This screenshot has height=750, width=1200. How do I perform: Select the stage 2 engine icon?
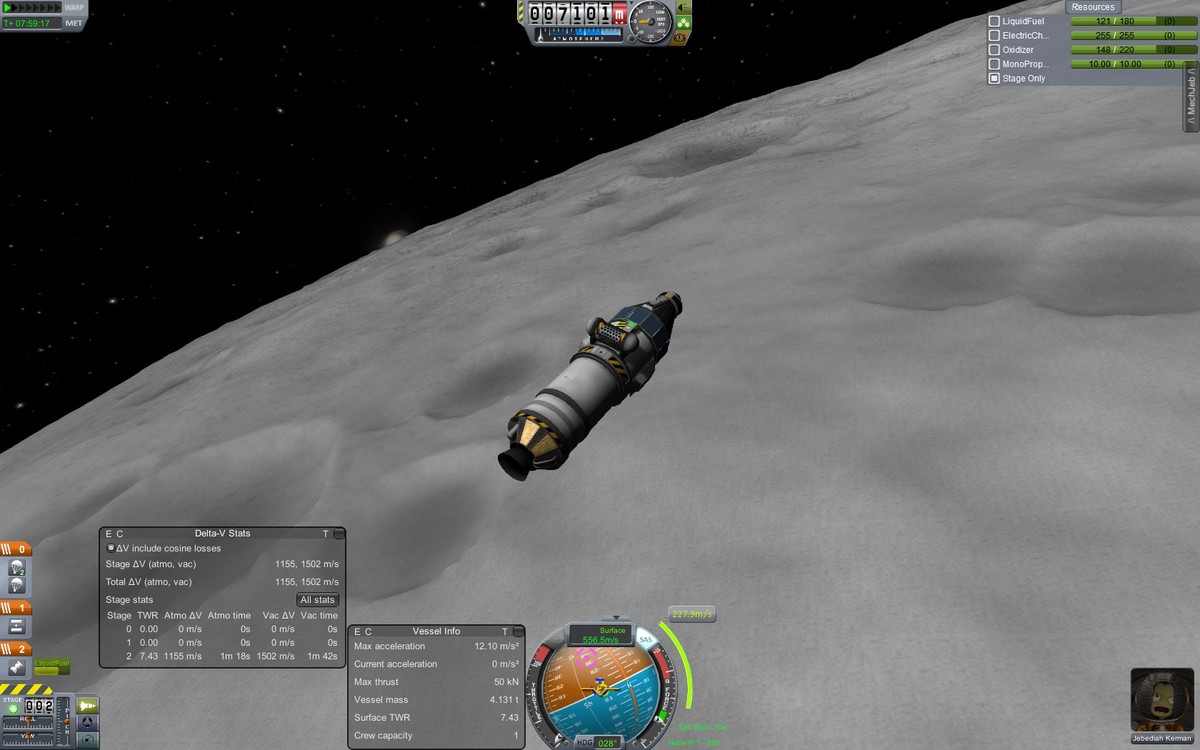tap(17, 667)
